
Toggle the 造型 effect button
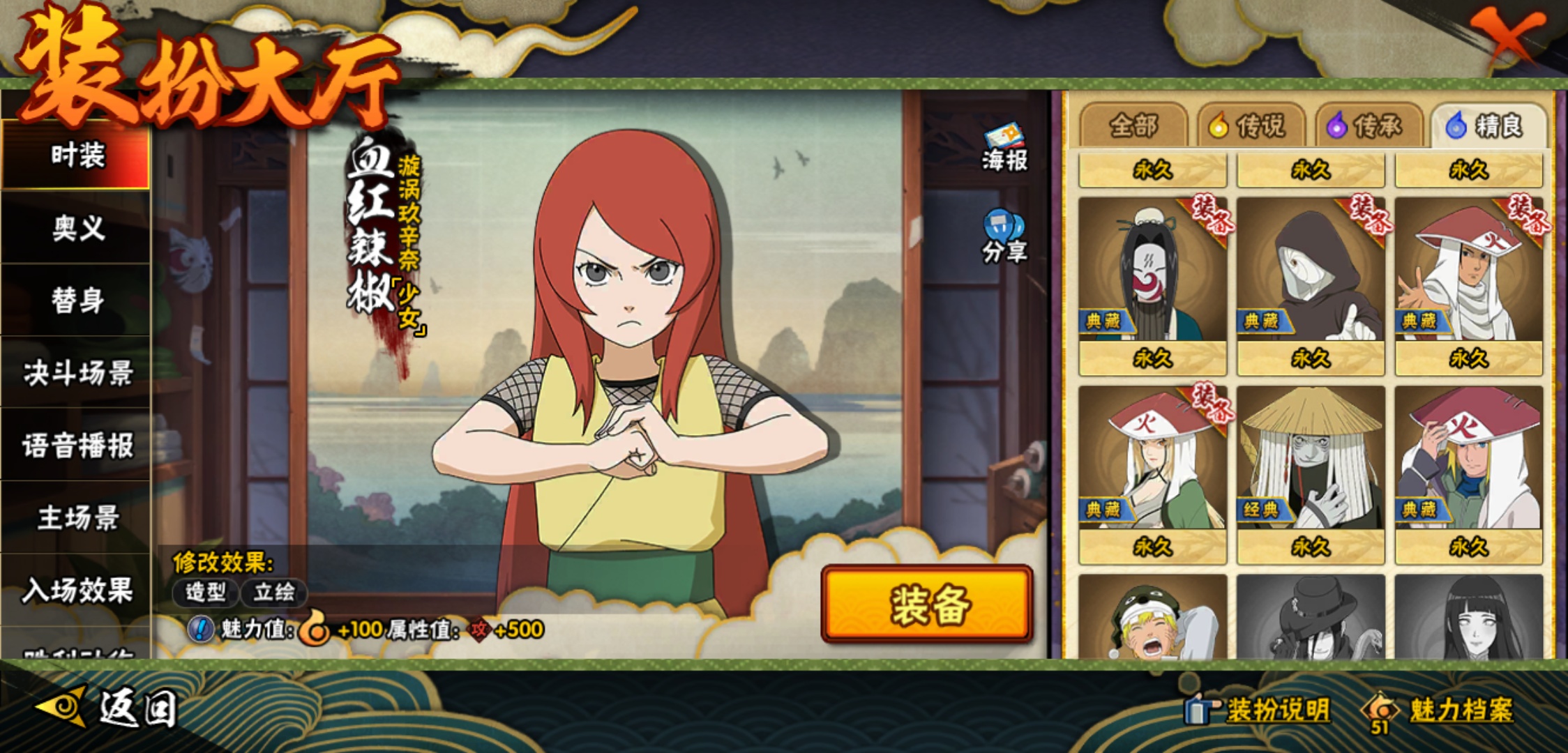click(206, 593)
